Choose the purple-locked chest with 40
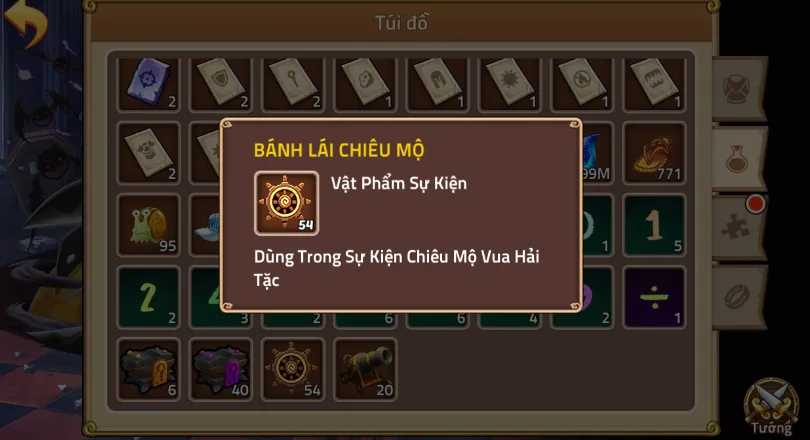 pos(220,367)
